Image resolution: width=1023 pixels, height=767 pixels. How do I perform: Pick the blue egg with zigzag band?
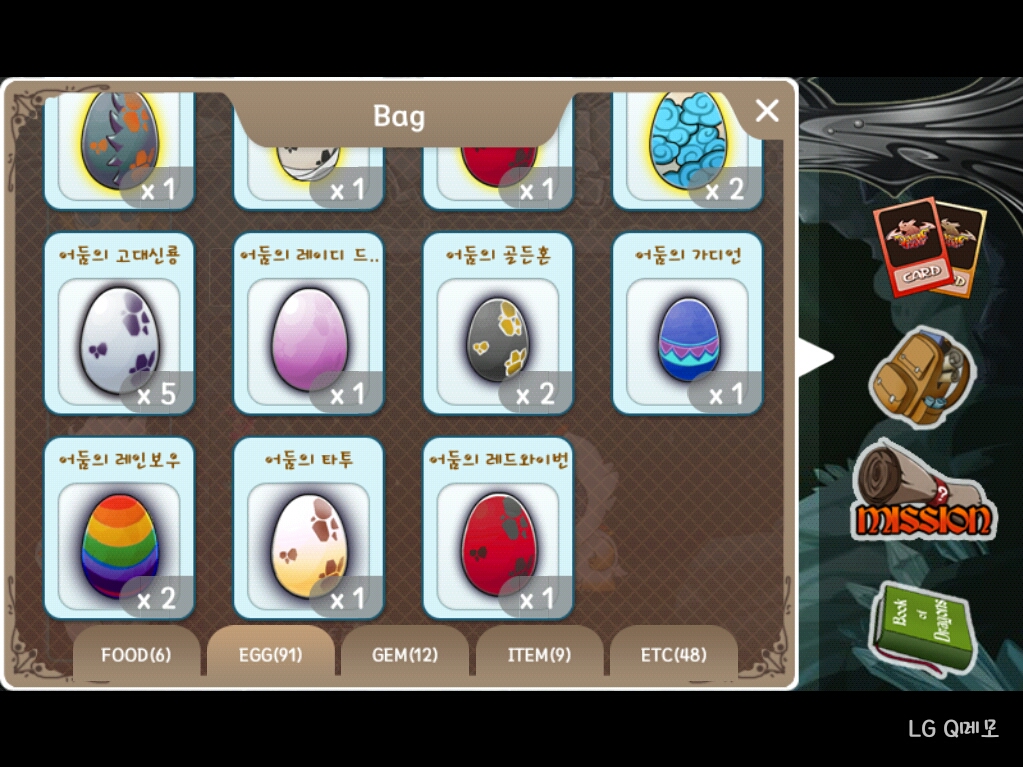click(x=688, y=340)
